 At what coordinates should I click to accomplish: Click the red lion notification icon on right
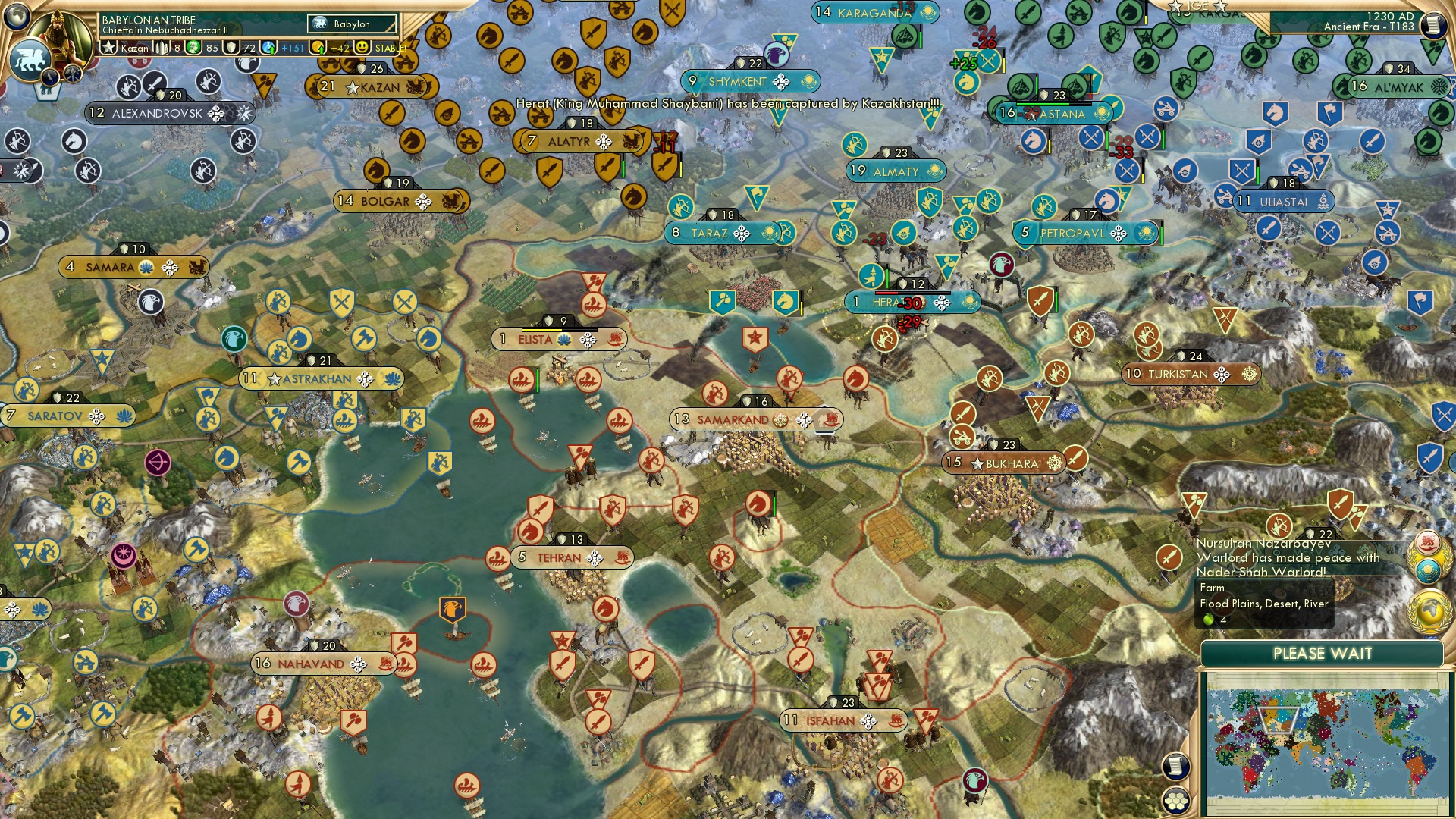1428,543
